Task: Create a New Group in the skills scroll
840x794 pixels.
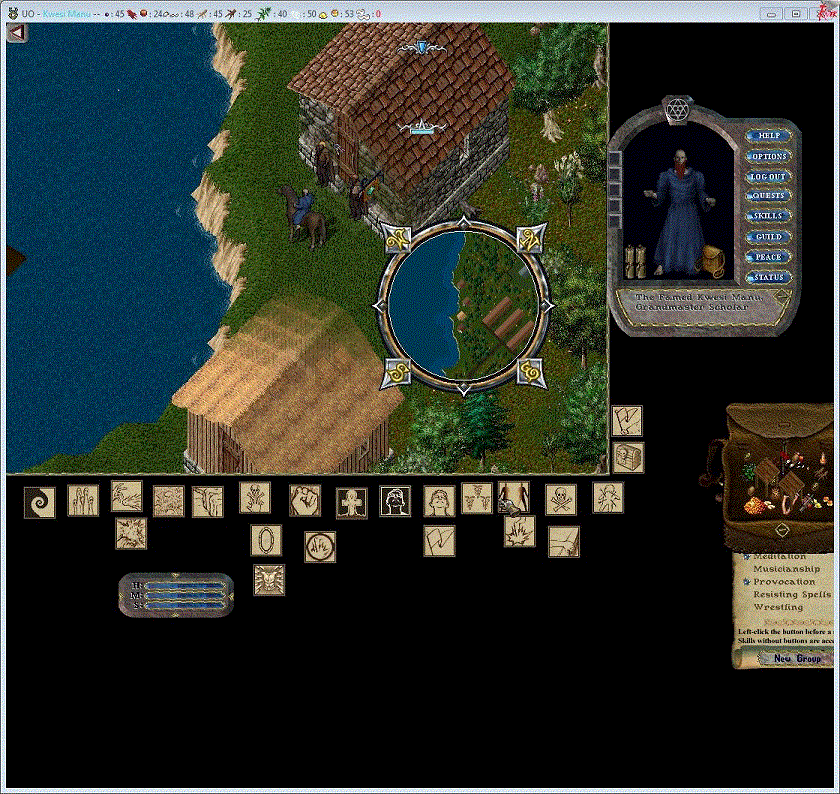Action: (x=795, y=658)
